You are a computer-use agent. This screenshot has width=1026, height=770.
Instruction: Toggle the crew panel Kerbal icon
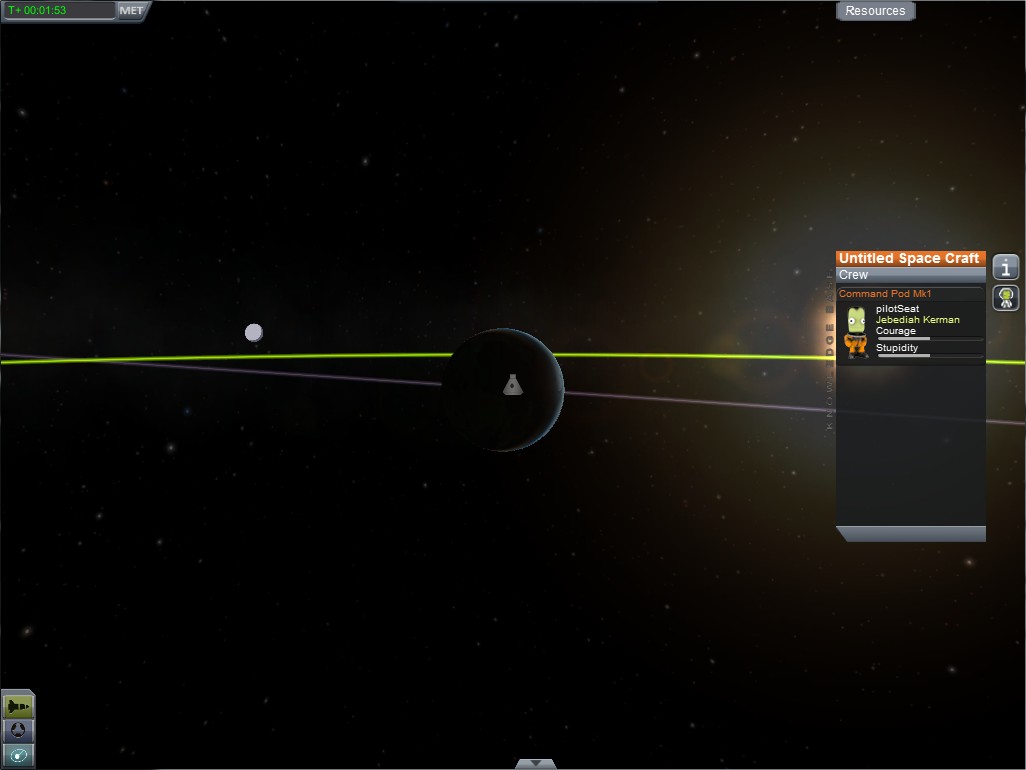coord(1005,297)
